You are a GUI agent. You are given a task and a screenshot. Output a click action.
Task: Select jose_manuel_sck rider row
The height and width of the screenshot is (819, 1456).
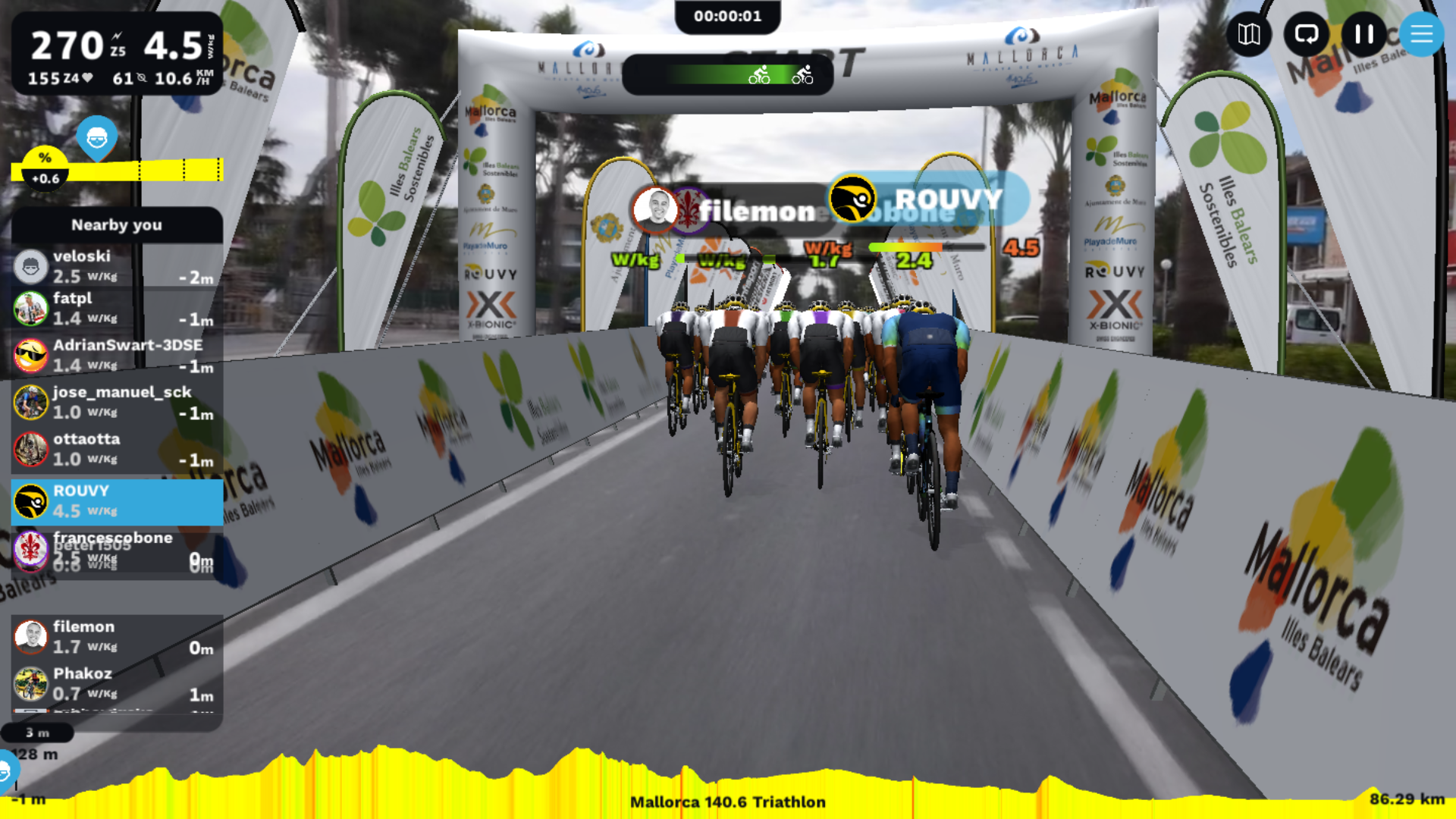tap(117, 402)
